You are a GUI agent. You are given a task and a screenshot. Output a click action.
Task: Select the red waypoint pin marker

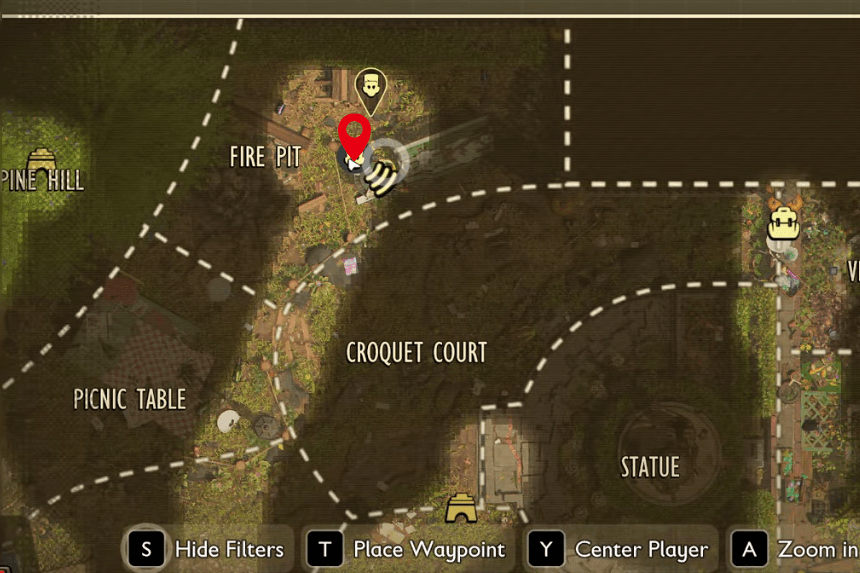pyautogui.click(x=354, y=136)
